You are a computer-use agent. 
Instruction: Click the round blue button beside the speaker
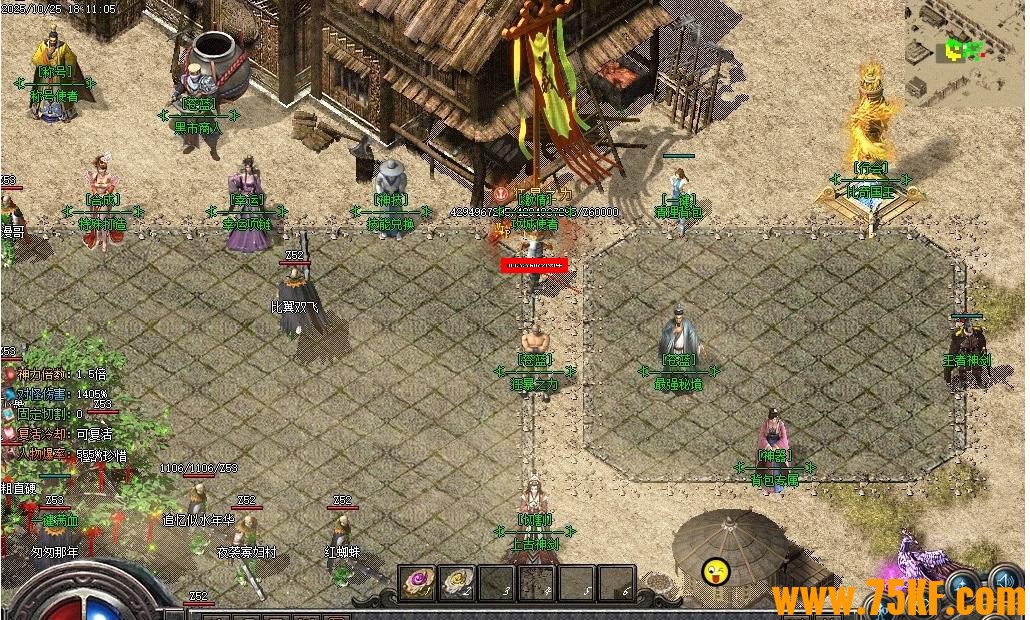click(x=964, y=584)
